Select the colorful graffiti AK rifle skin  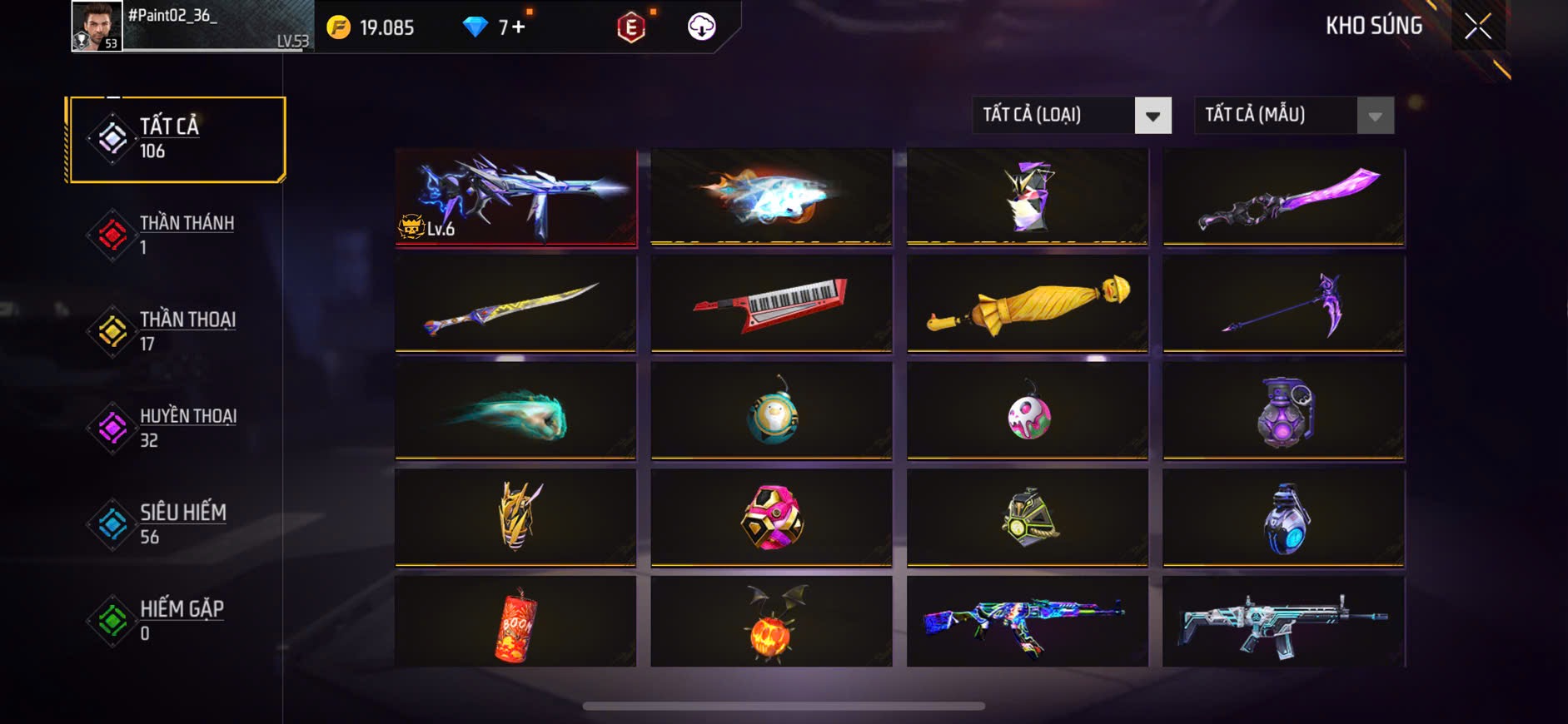pos(1028,622)
